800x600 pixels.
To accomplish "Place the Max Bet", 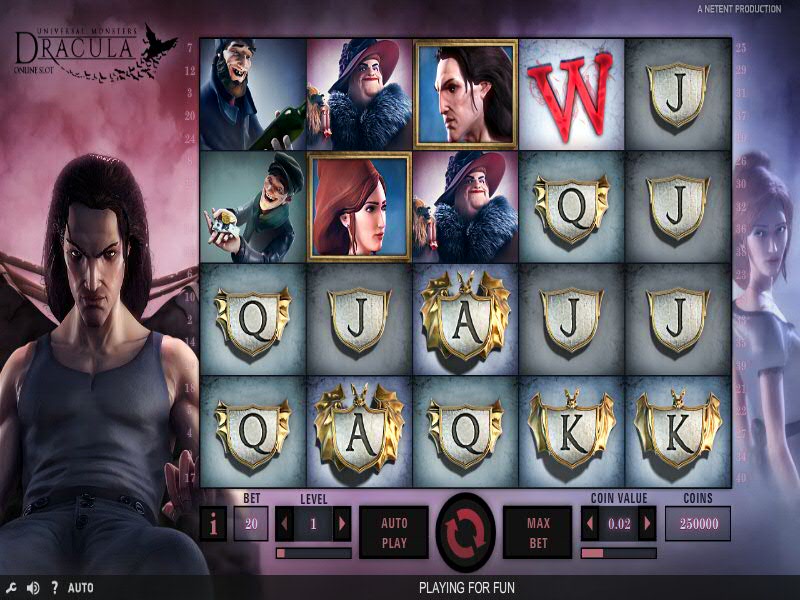I will click(537, 532).
